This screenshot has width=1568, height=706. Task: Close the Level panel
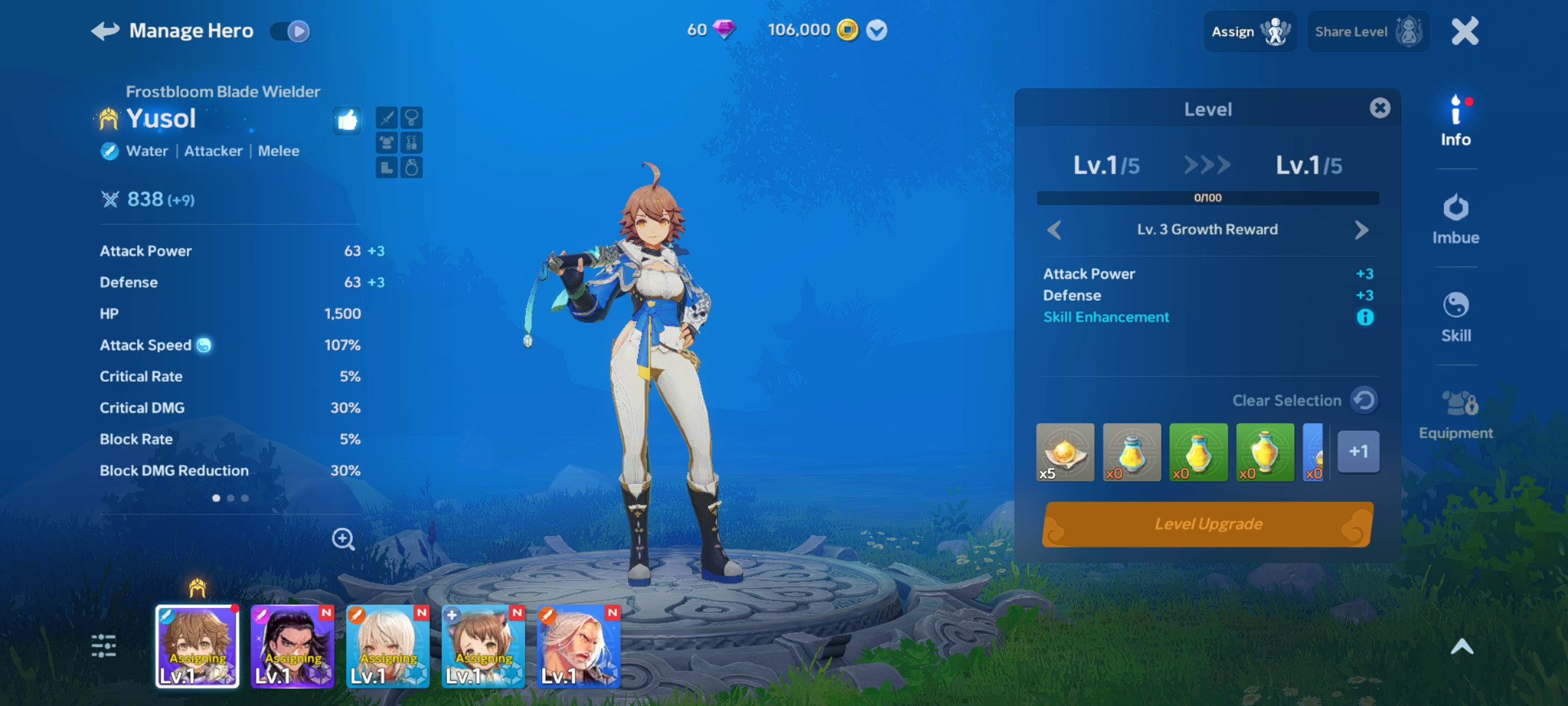(x=1380, y=108)
